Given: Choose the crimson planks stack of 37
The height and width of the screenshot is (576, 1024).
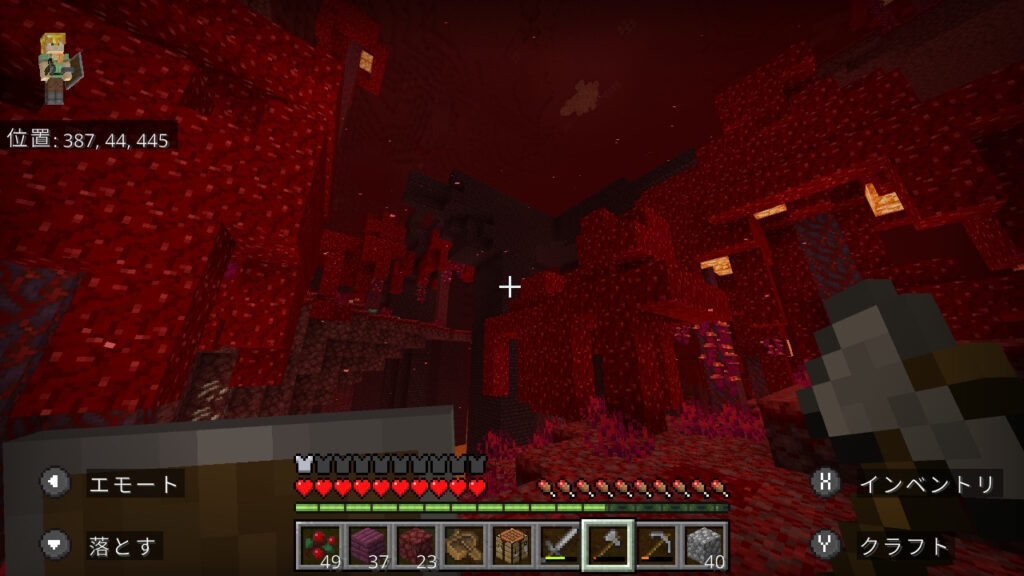Looking at the screenshot, I should point(367,544).
